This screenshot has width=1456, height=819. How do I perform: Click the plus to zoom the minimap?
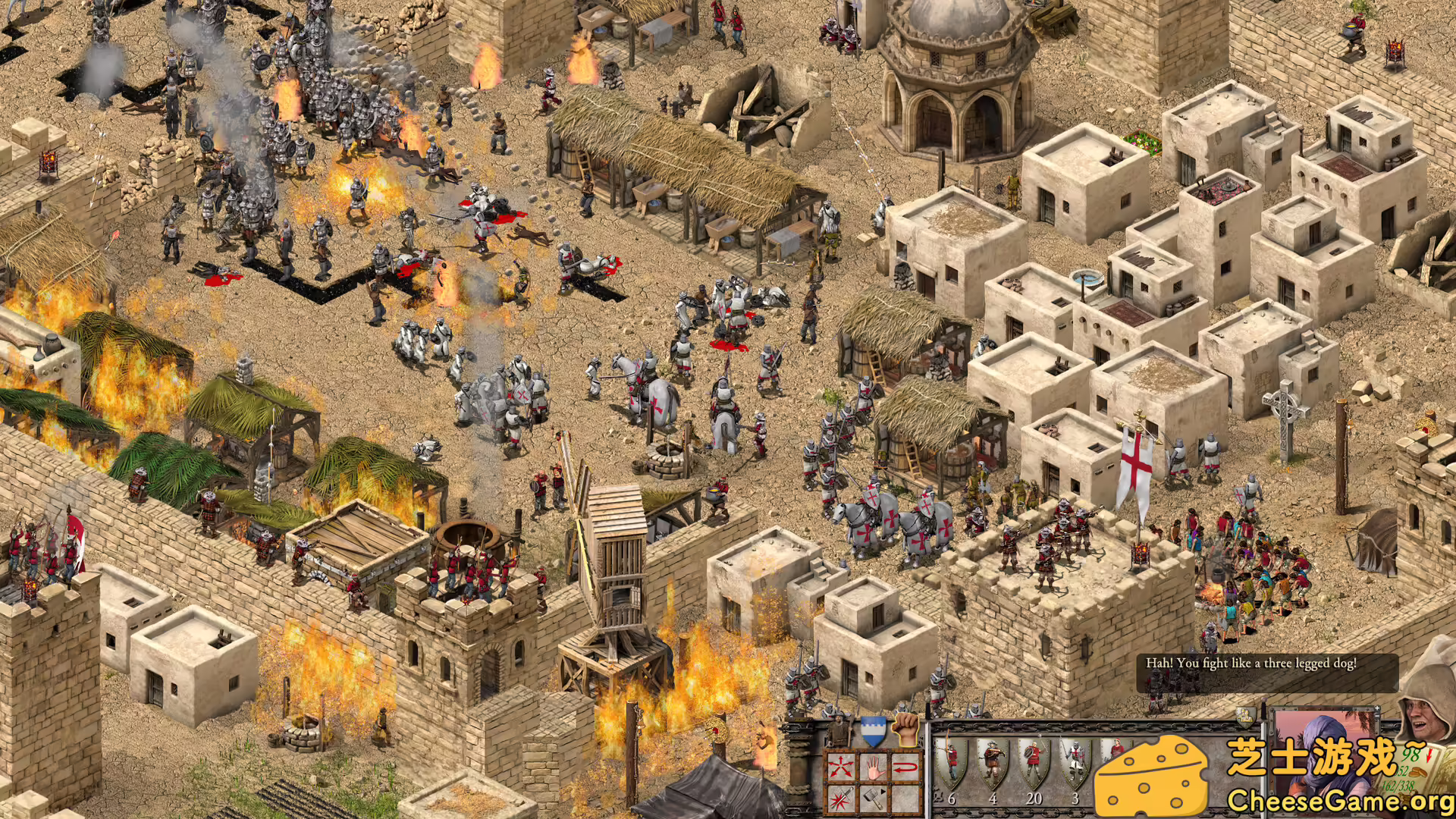pyautogui.click(x=1377, y=708)
